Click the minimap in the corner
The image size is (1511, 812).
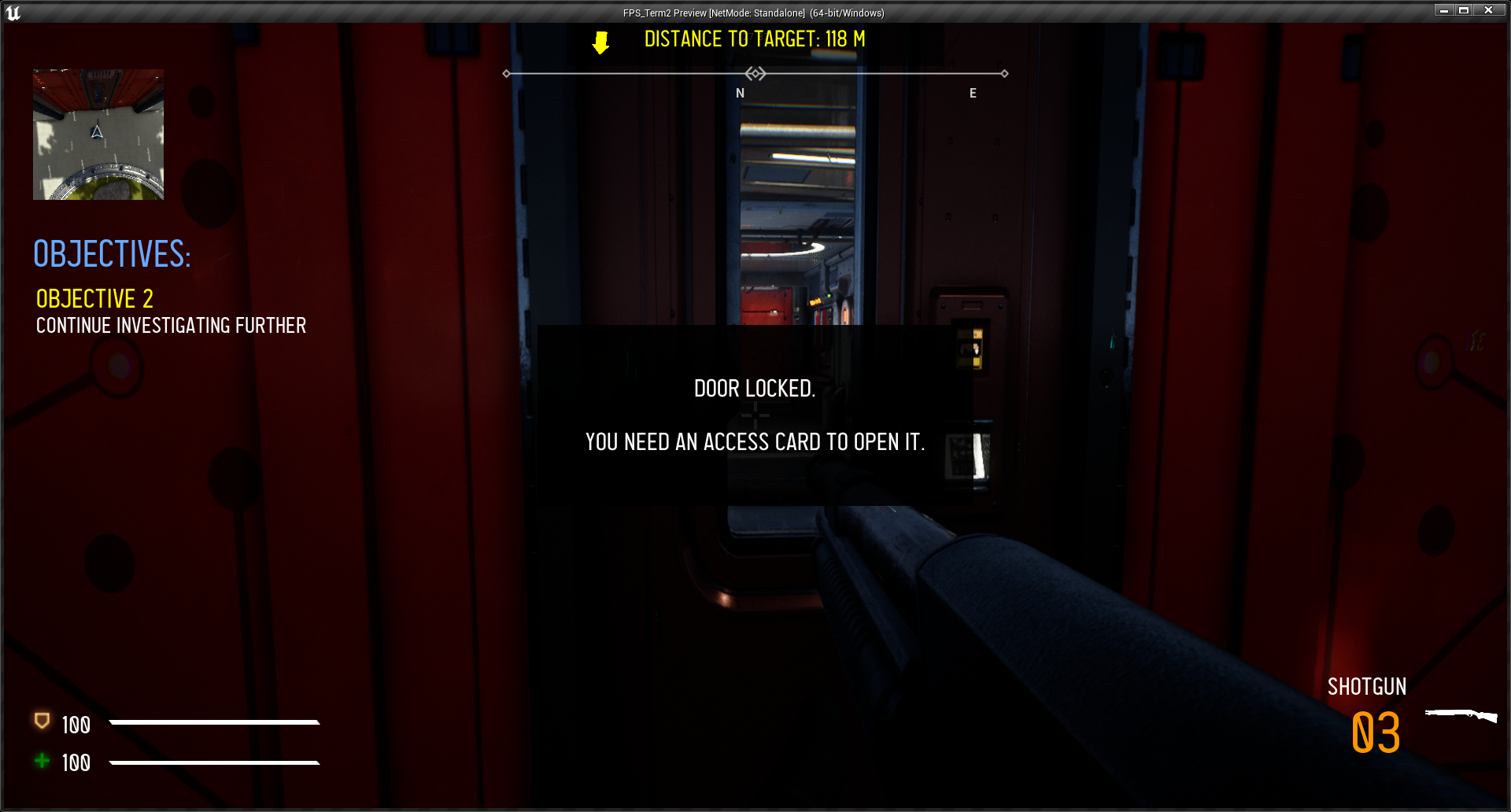coord(98,135)
